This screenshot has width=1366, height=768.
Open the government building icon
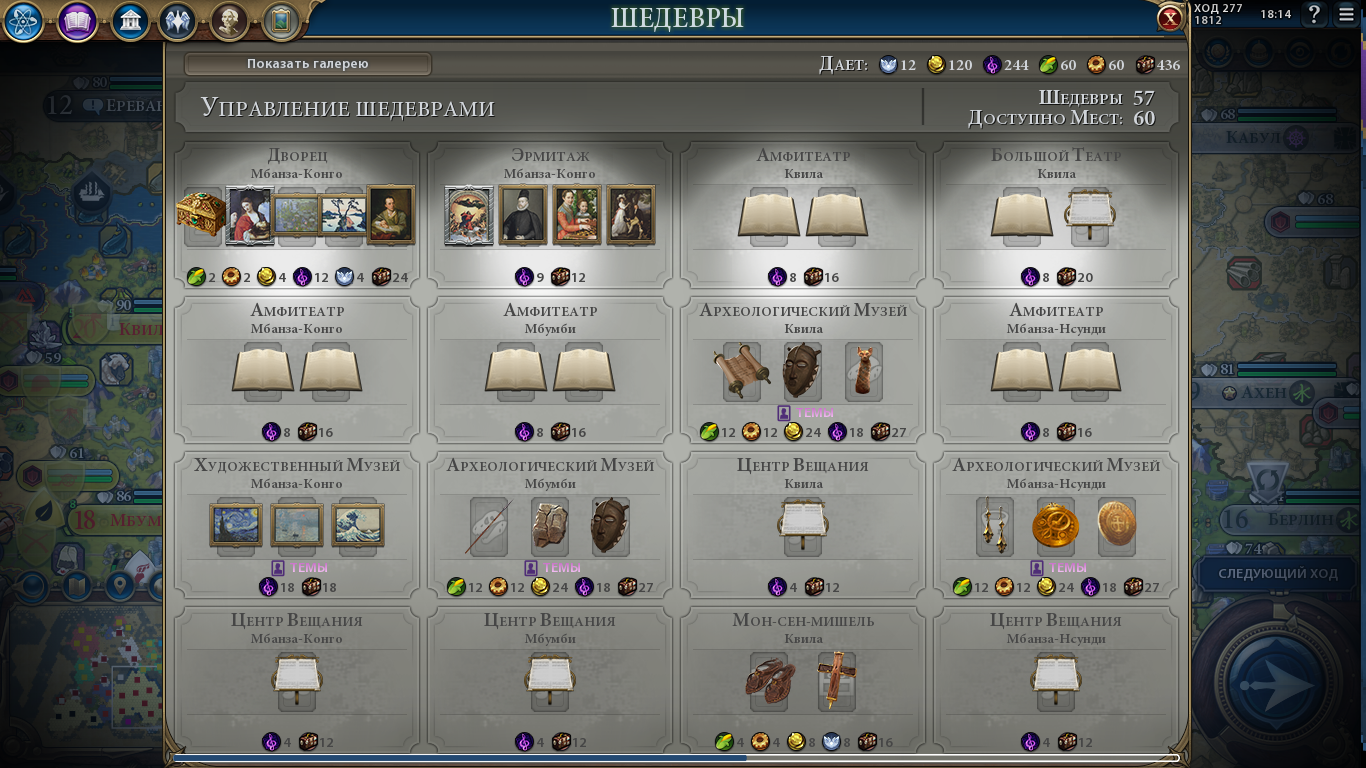click(130, 21)
